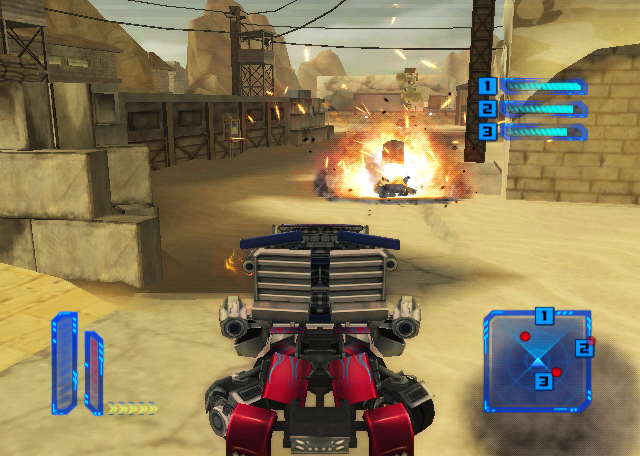
Task: Select the number 3 marker on the radar
Action: 543,380
